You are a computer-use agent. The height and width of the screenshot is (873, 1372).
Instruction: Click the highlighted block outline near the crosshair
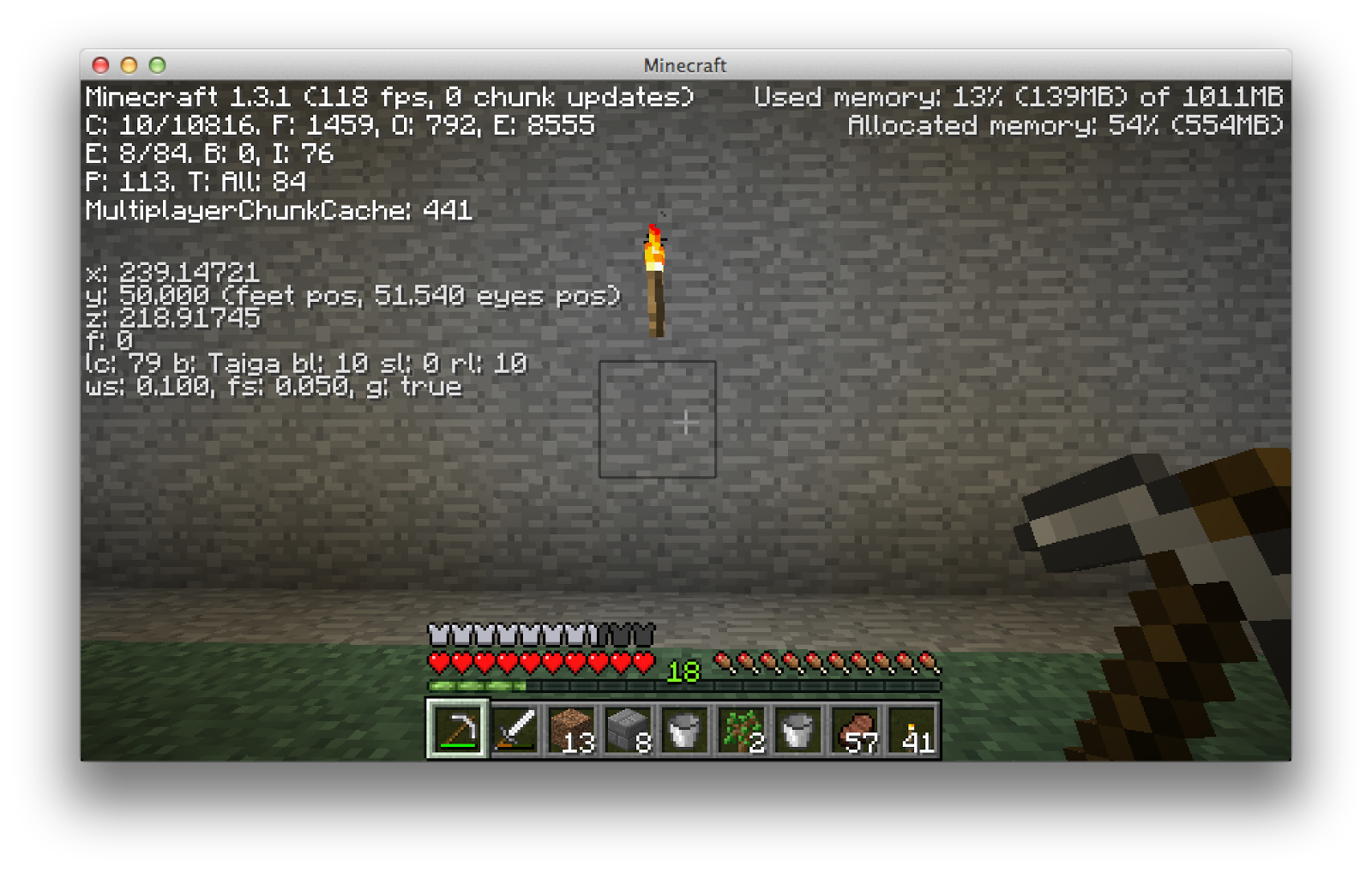click(x=659, y=420)
